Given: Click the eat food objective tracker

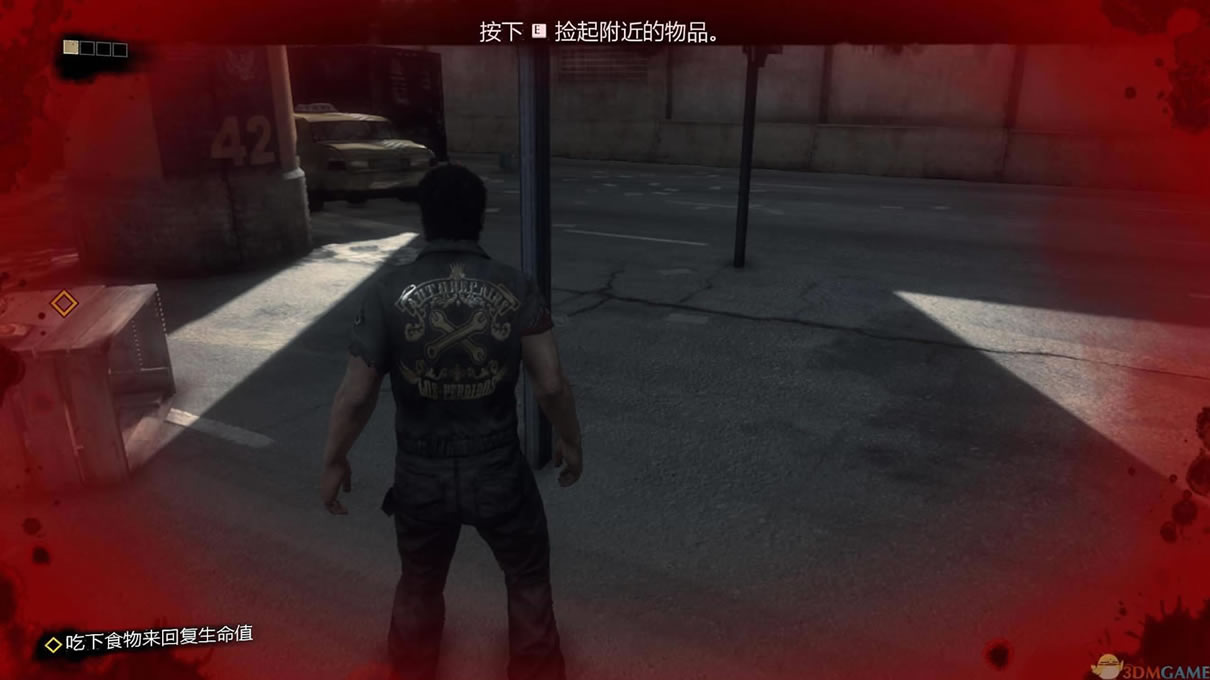Looking at the screenshot, I should coord(150,639).
